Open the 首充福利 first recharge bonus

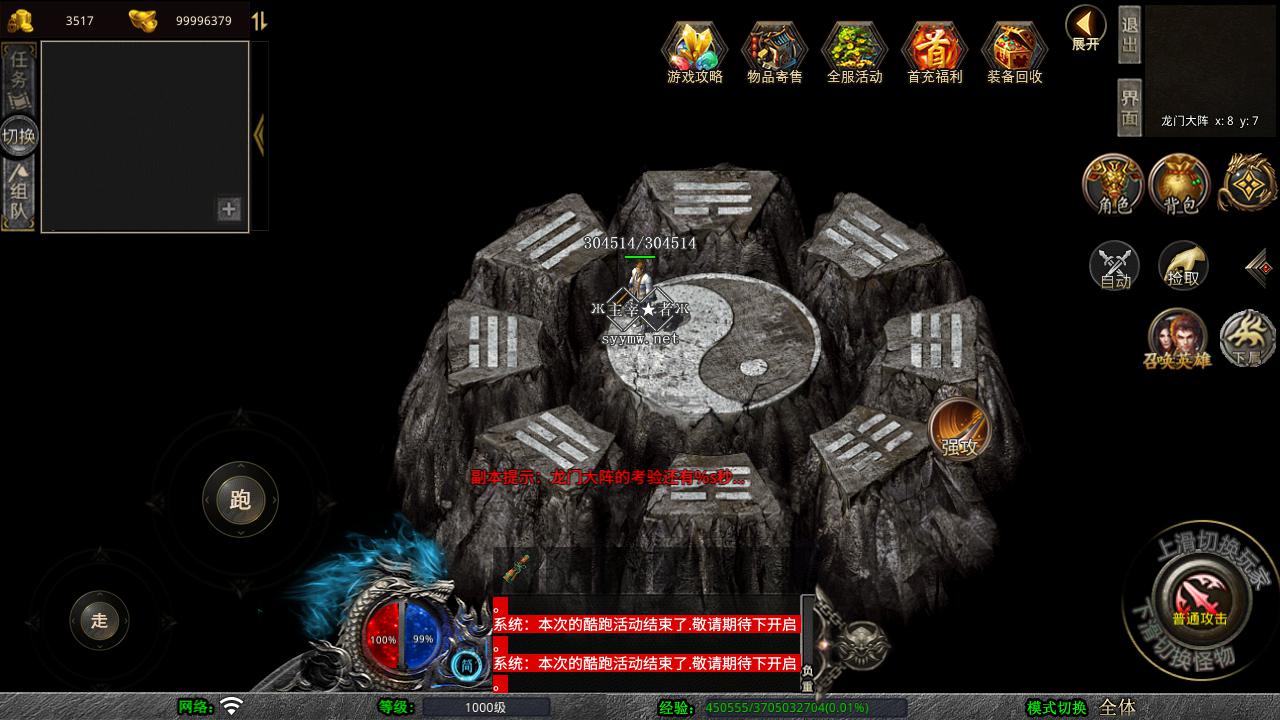[934, 50]
